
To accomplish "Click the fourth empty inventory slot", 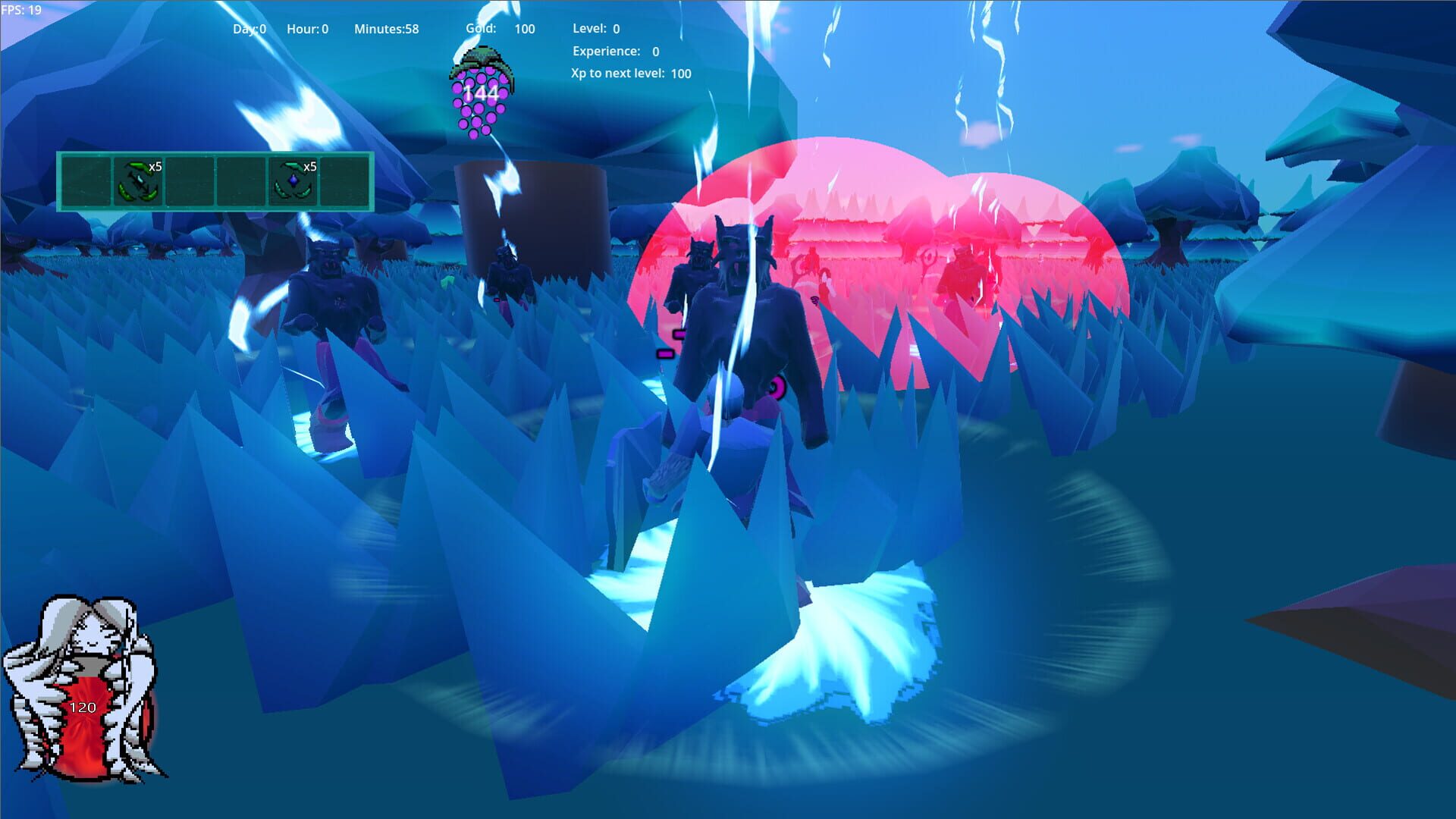I will (x=240, y=182).
